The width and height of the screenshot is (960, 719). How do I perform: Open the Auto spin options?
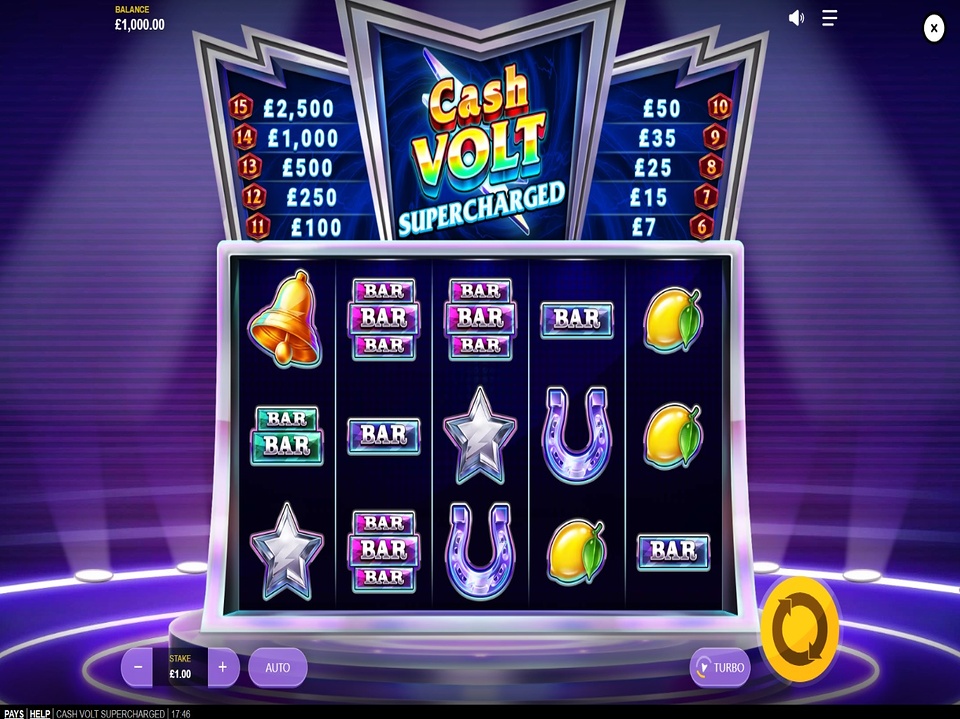(x=277, y=667)
